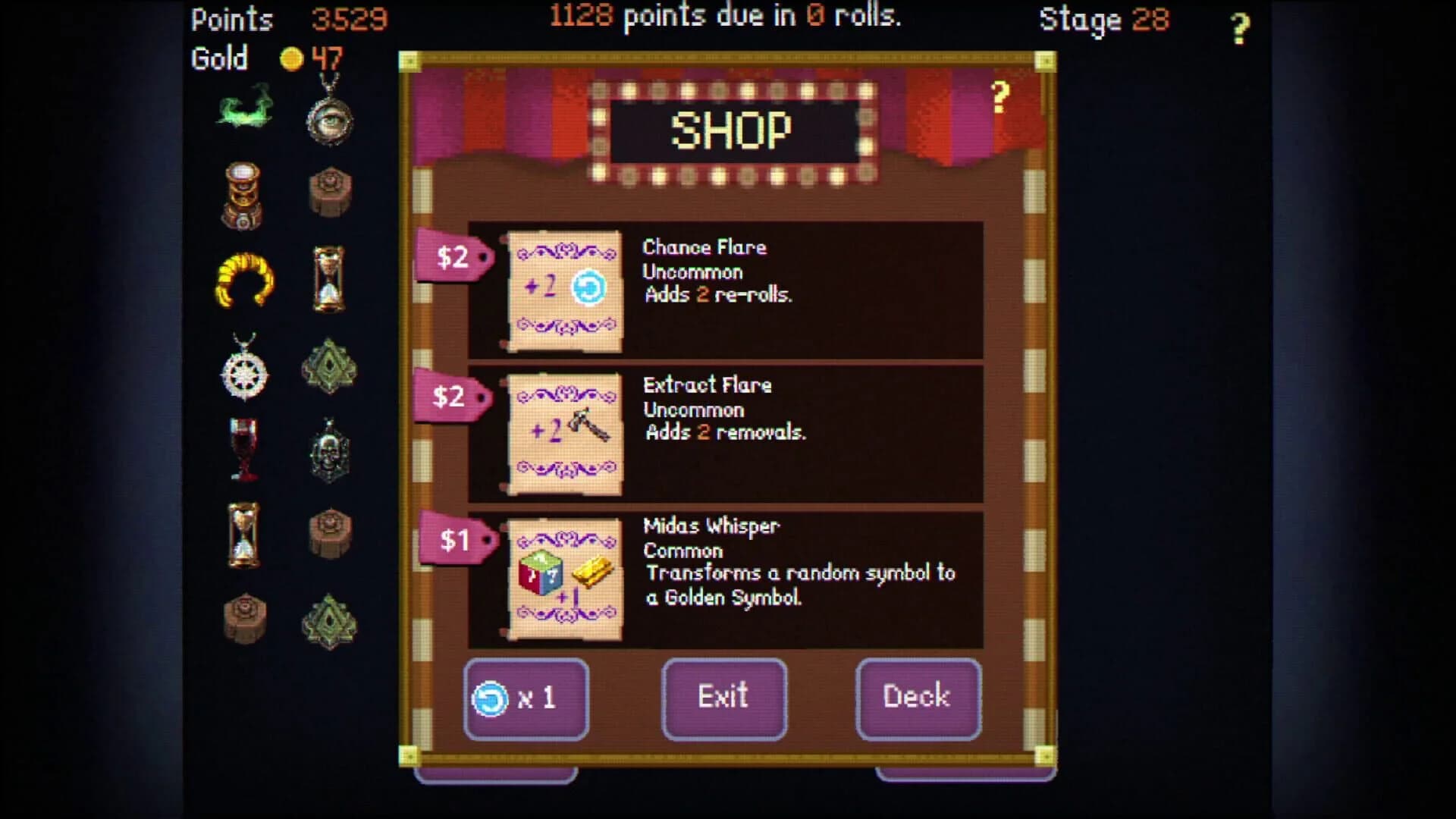Select the wine goblet charm
Image resolution: width=1456 pixels, height=819 pixels.
[243, 451]
